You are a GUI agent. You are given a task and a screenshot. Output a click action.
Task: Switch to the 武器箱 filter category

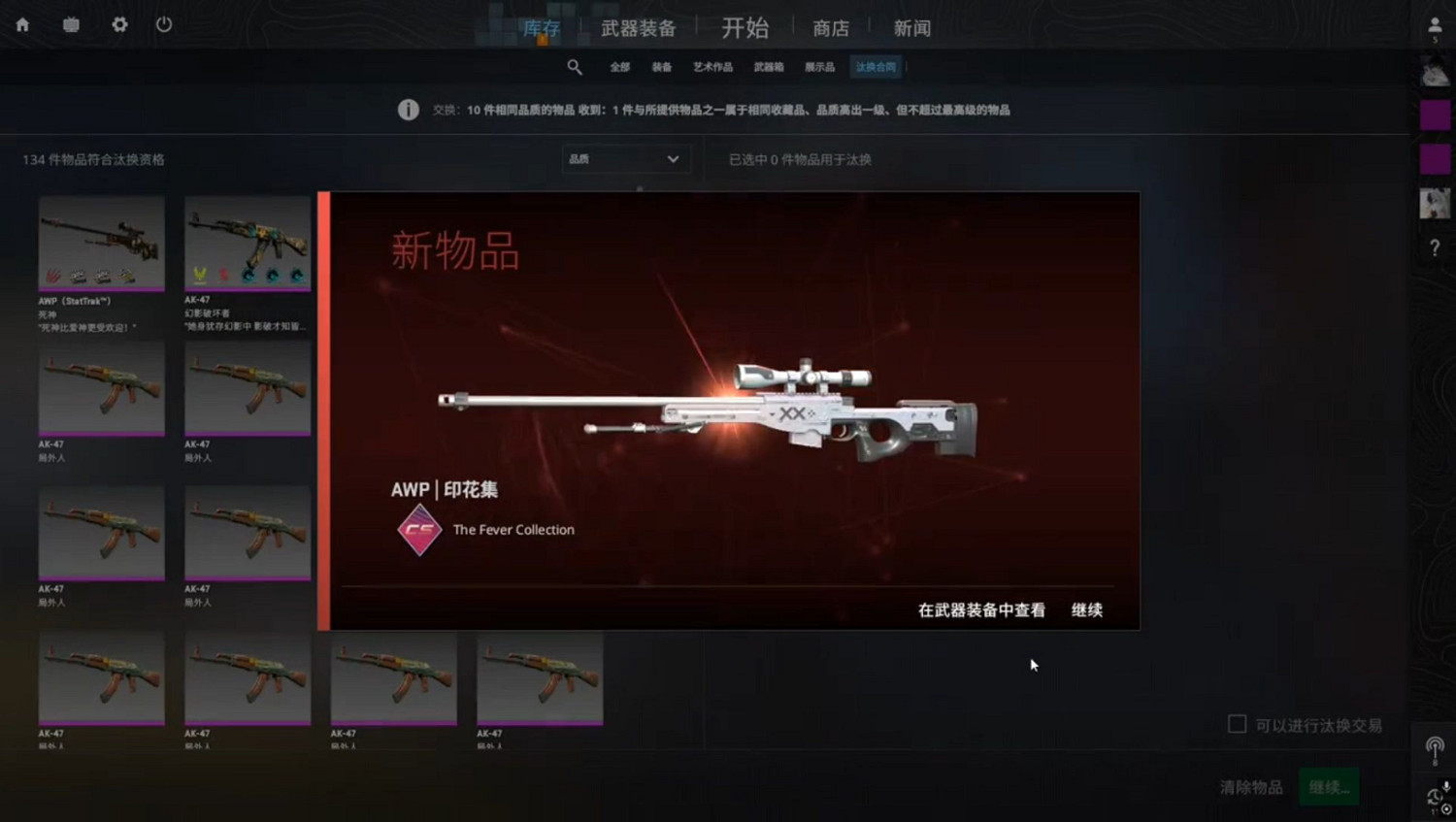click(768, 66)
